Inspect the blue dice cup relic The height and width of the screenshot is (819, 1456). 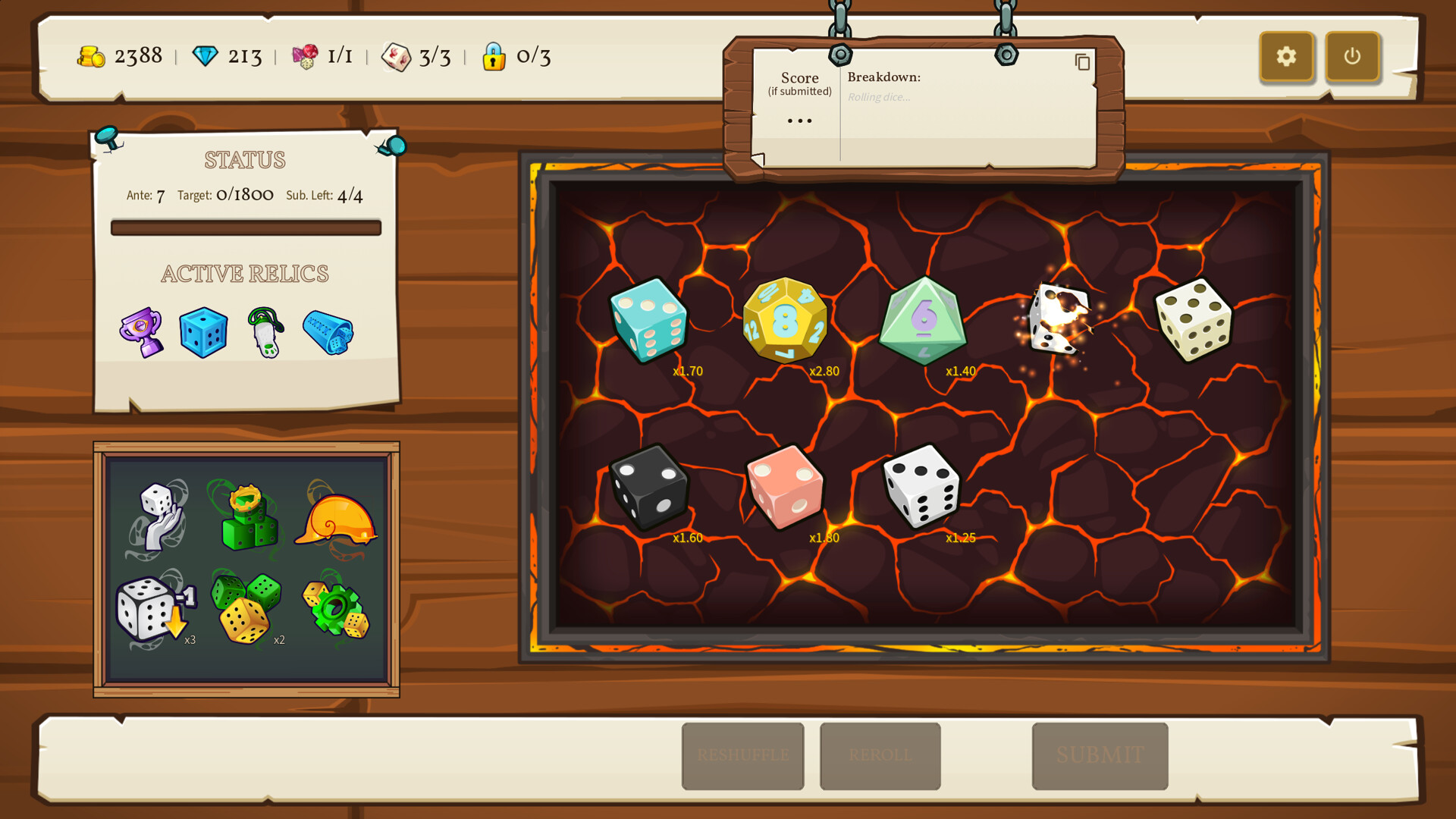328,332
